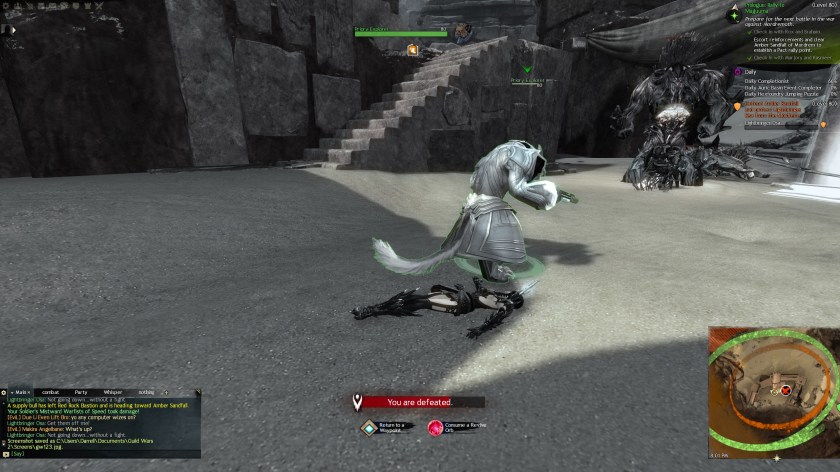Switch to the combat chat tab

pyautogui.click(x=50, y=392)
